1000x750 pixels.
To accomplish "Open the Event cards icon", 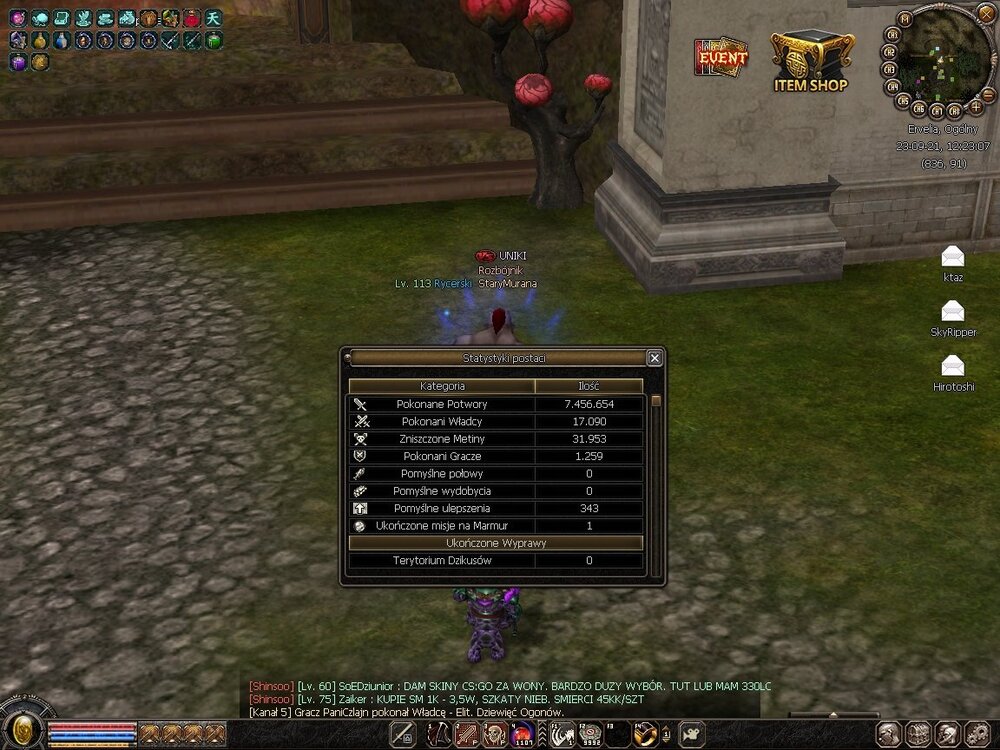I will coord(721,57).
